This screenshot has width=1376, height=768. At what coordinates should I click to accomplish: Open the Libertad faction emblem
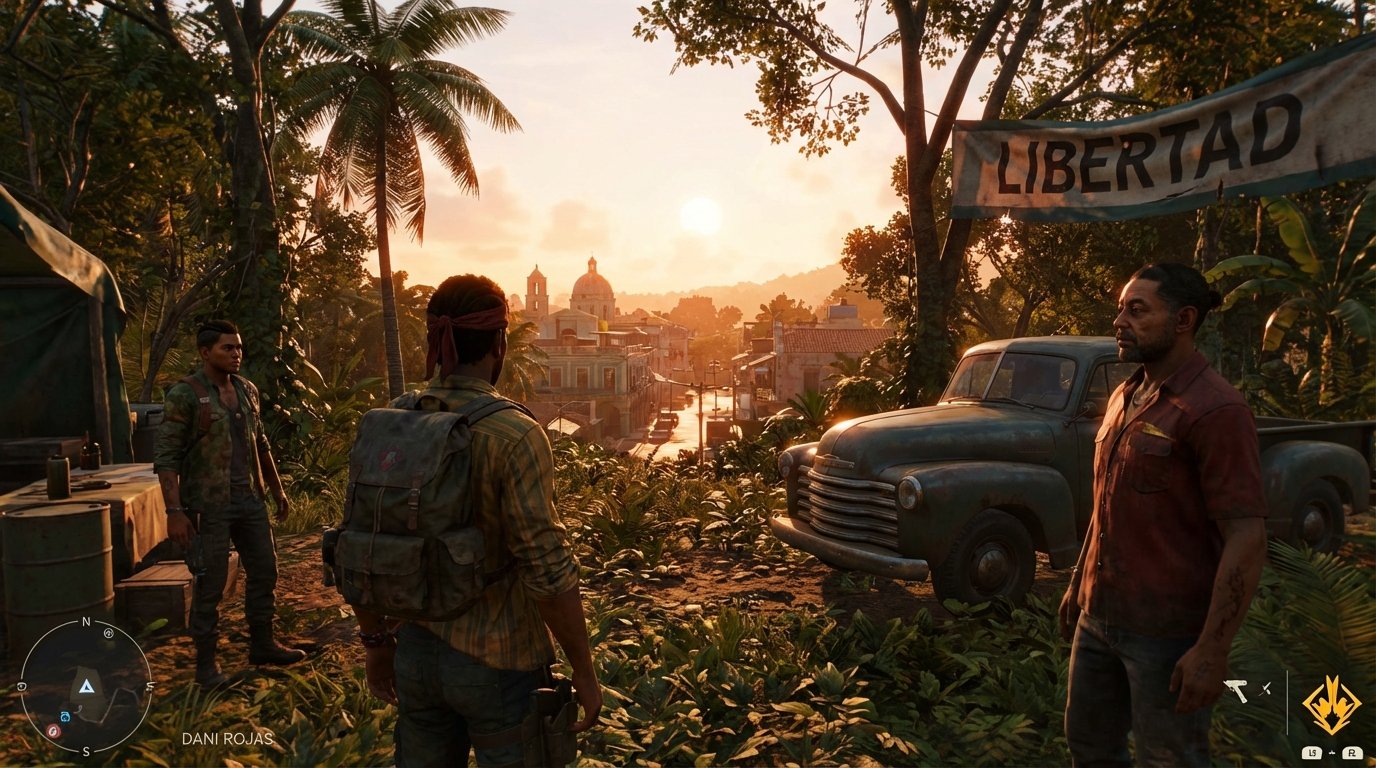point(1332,705)
